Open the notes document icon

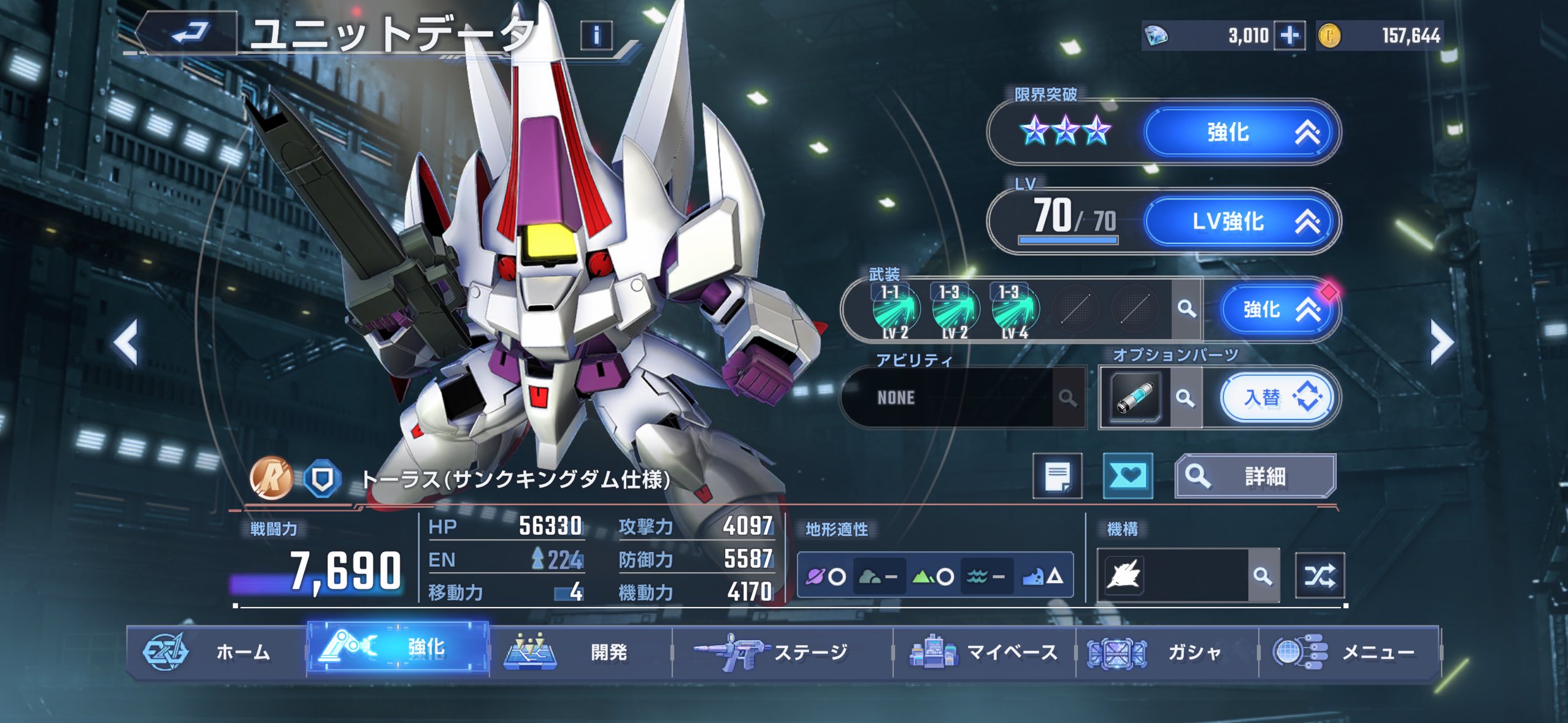1057,476
